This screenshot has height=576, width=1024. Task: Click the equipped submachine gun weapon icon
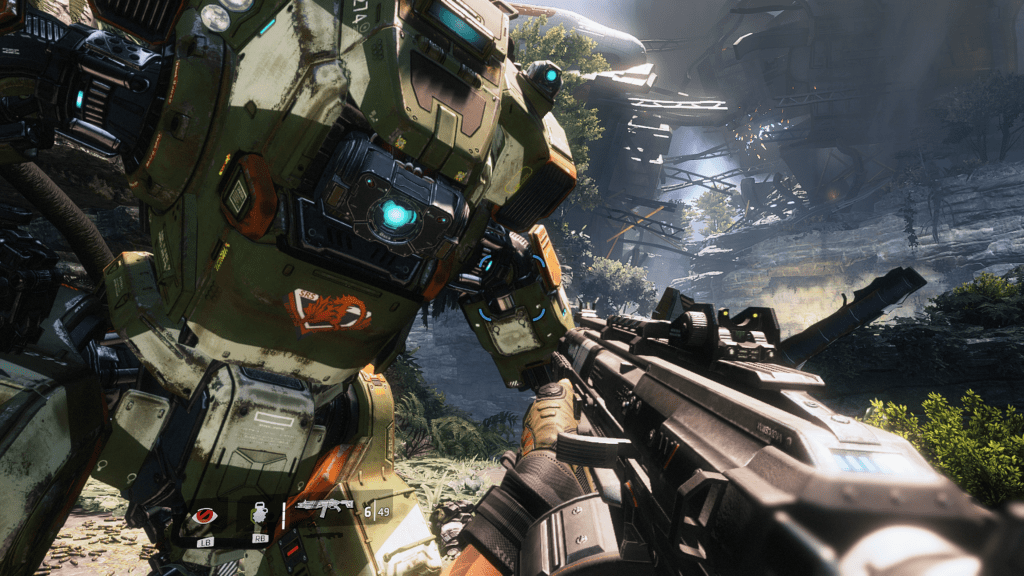[x=325, y=509]
